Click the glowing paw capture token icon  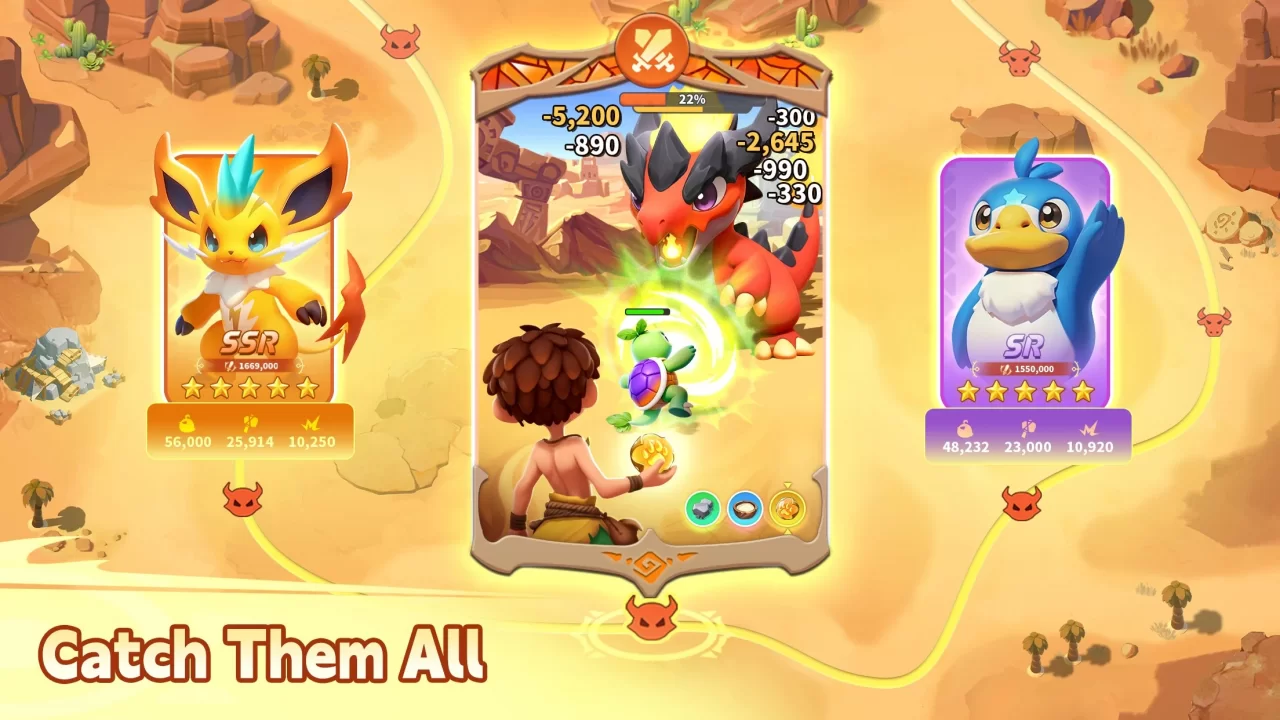pyautogui.click(x=787, y=508)
